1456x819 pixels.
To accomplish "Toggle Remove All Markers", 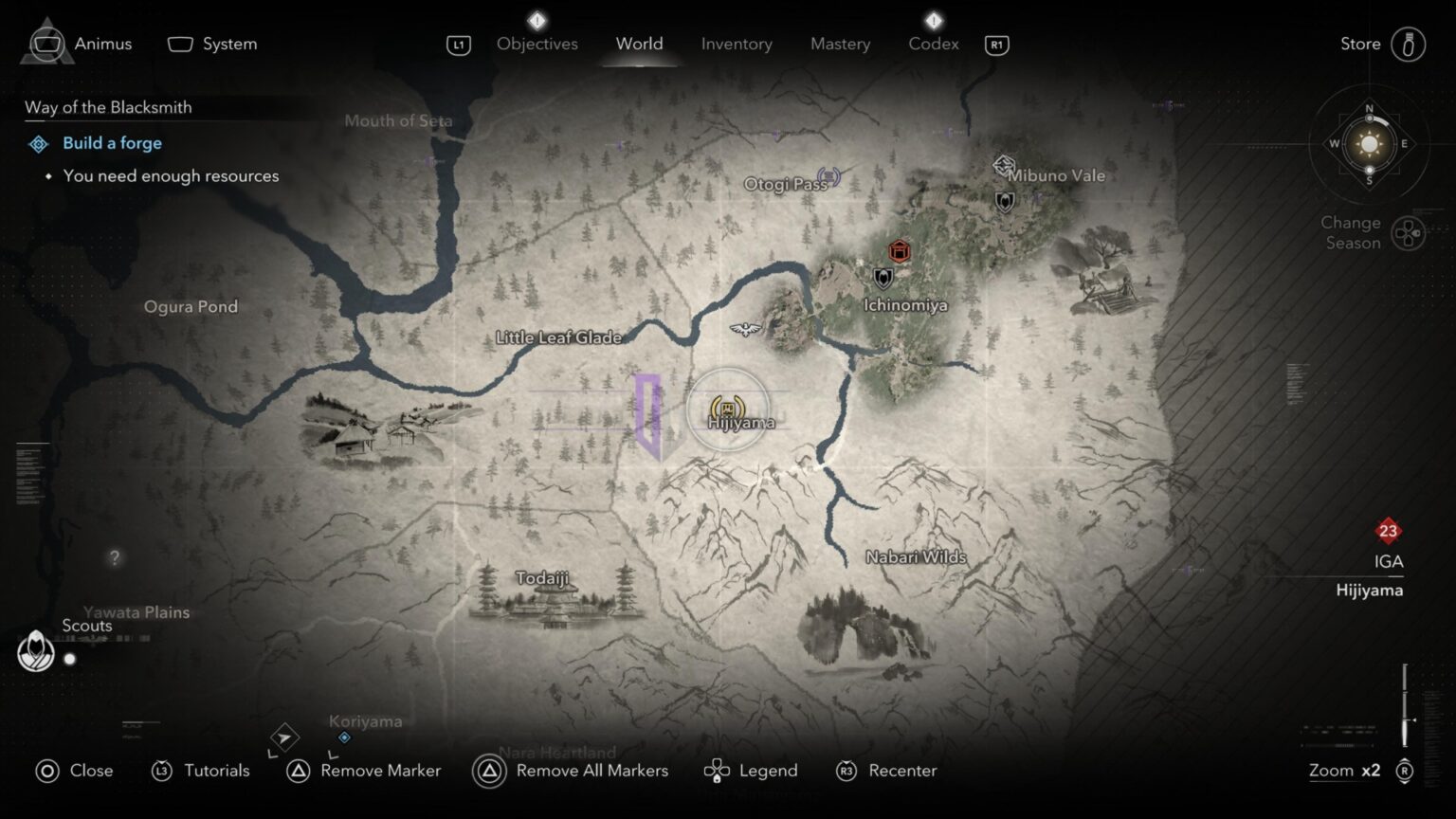I will (570, 771).
